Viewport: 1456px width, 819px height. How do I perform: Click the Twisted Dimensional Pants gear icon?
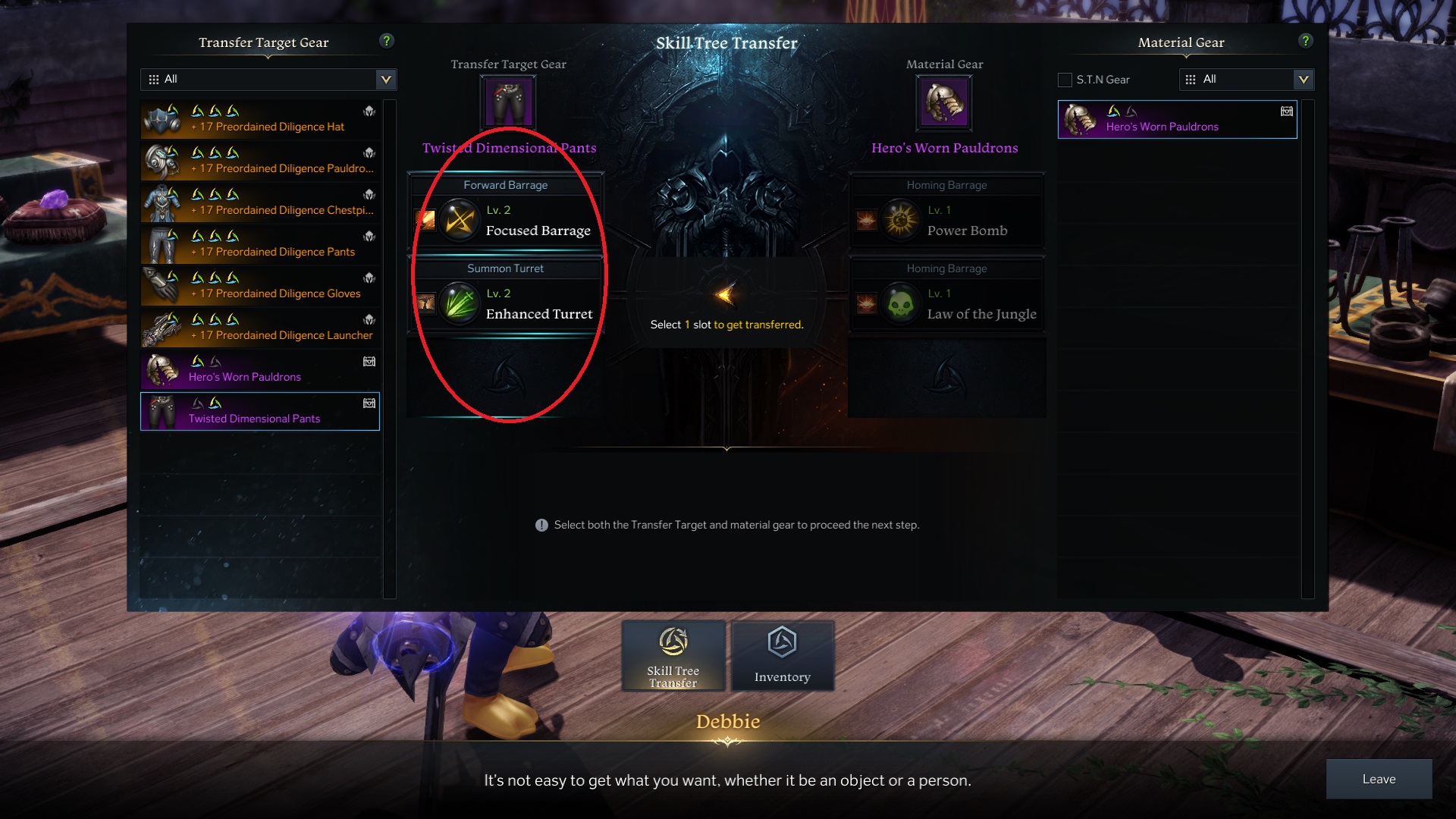tap(508, 101)
